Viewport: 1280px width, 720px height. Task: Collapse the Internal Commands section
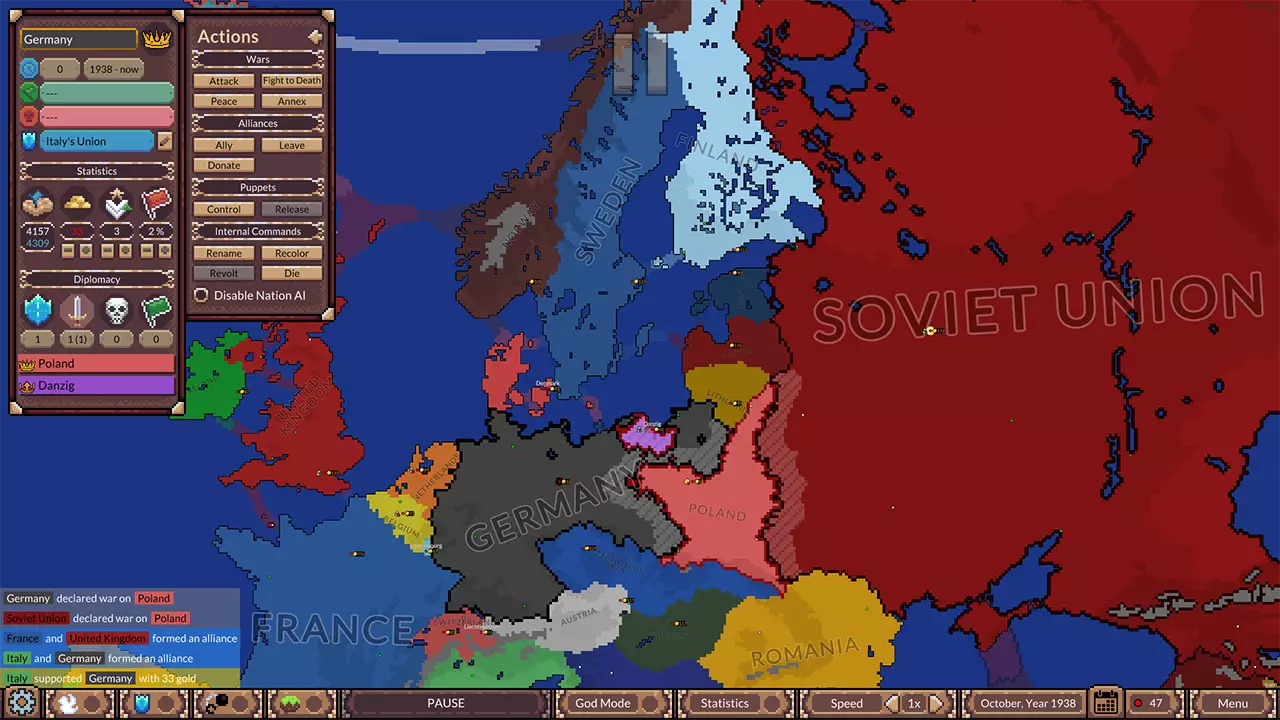pyautogui.click(x=257, y=231)
